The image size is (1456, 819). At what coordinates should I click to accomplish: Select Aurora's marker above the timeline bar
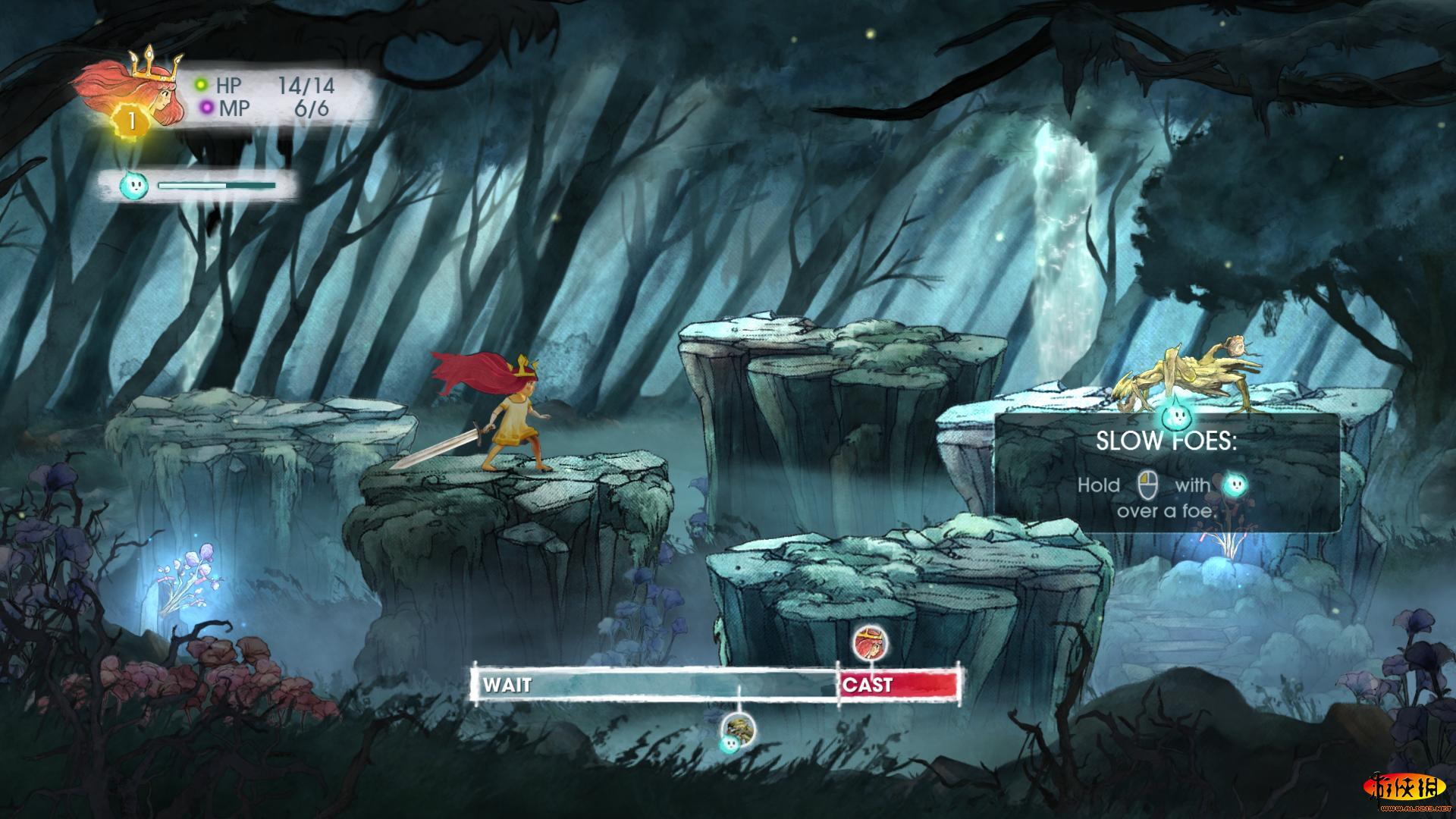[x=867, y=643]
